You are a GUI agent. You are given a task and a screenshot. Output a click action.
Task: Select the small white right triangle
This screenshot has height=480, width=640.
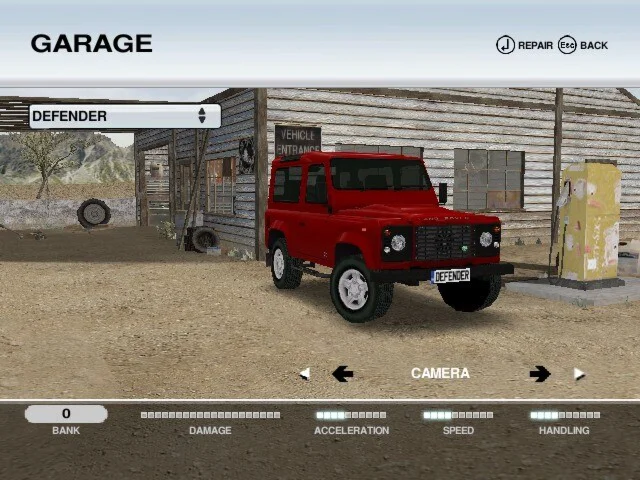click(x=578, y=374)
